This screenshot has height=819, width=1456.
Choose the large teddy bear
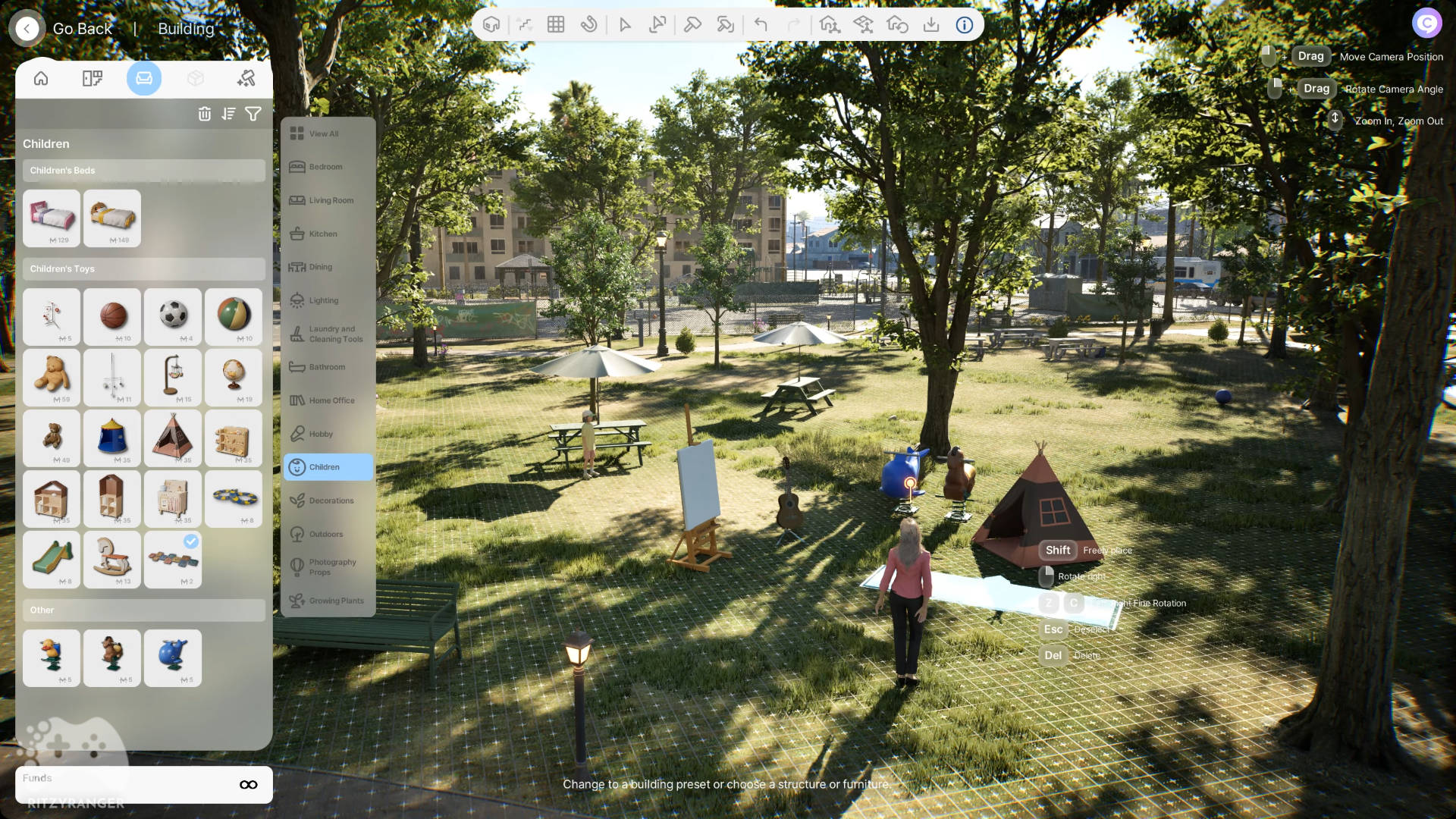pyautogui.click(x=52, y=375)
